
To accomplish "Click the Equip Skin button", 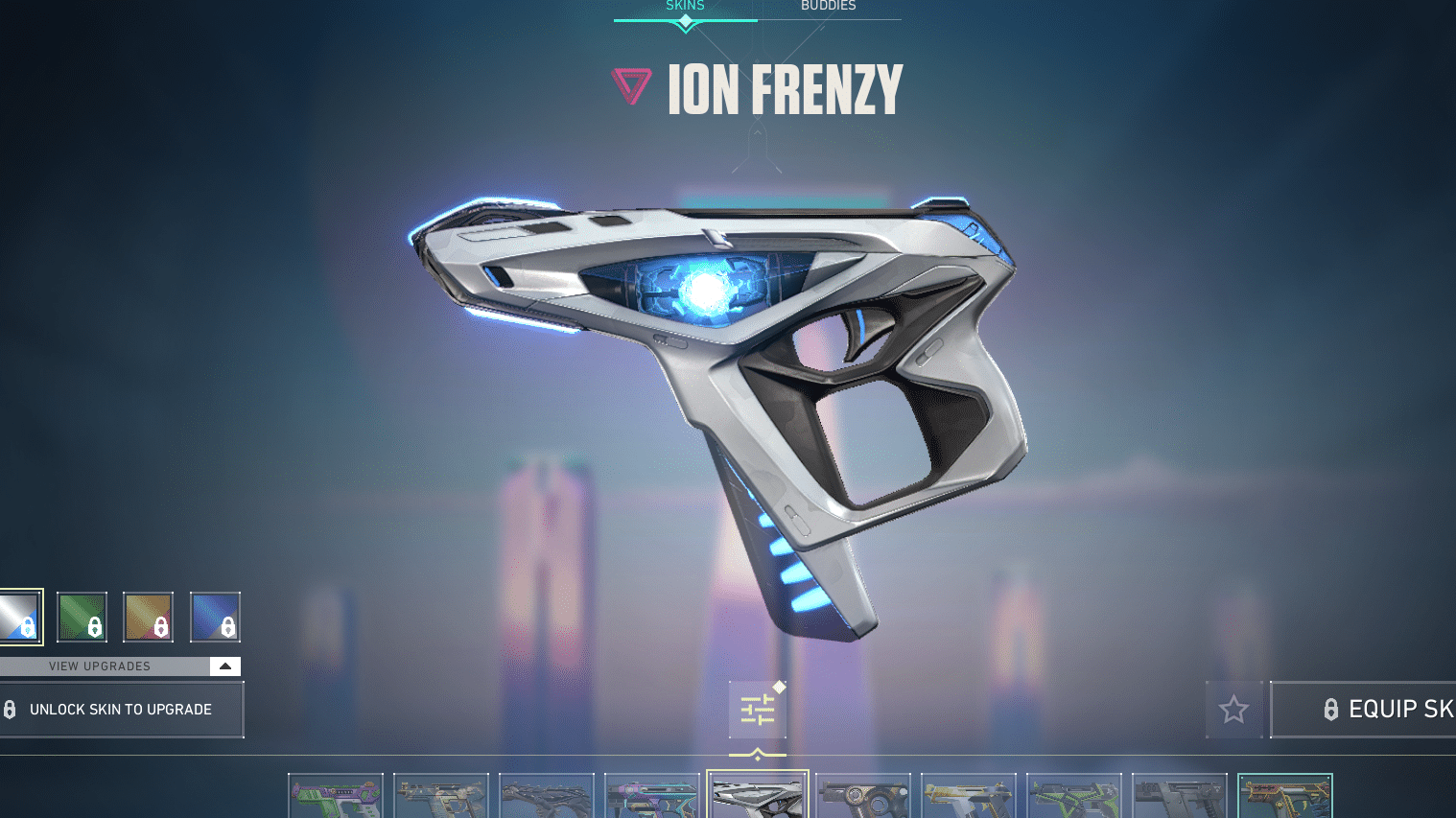I will pos(1391,709).
